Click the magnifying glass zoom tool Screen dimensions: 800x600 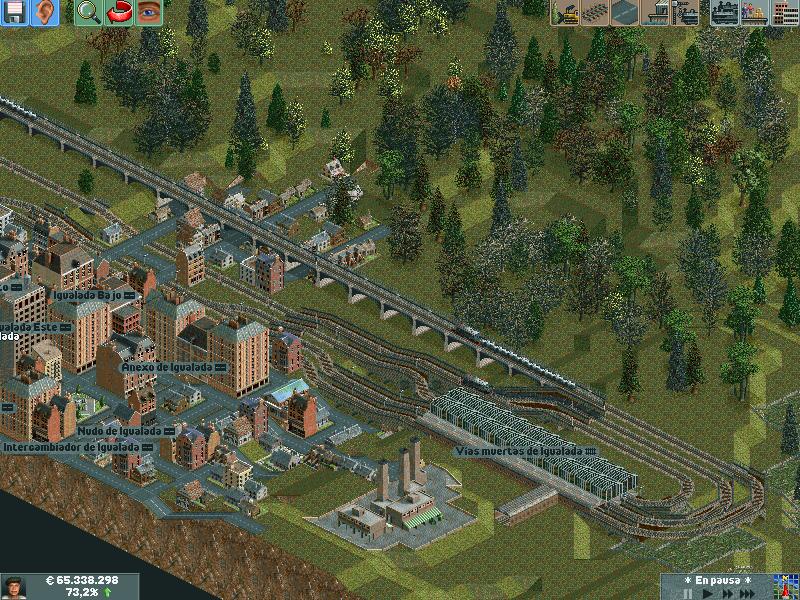click(88, 12)
